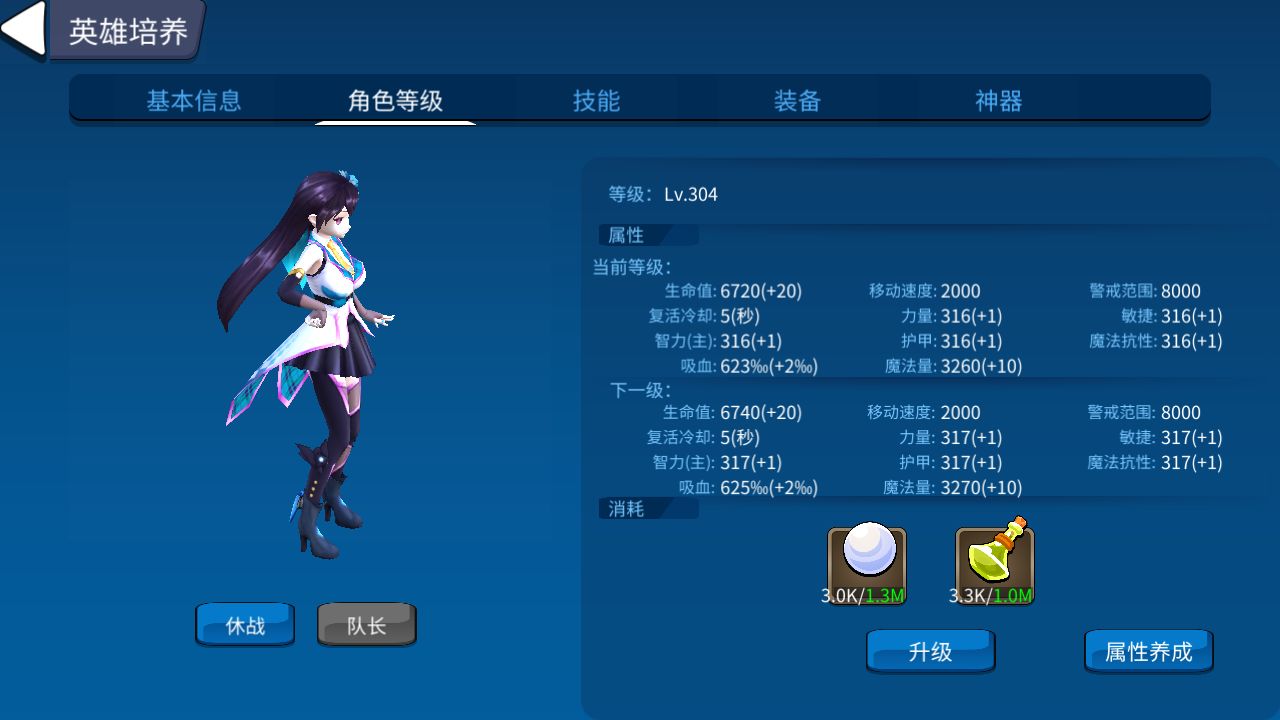The width and height of the screenshot is (1280, 720).
Task: Open 属性养成 attribute training
Action: coord(1148,652)
